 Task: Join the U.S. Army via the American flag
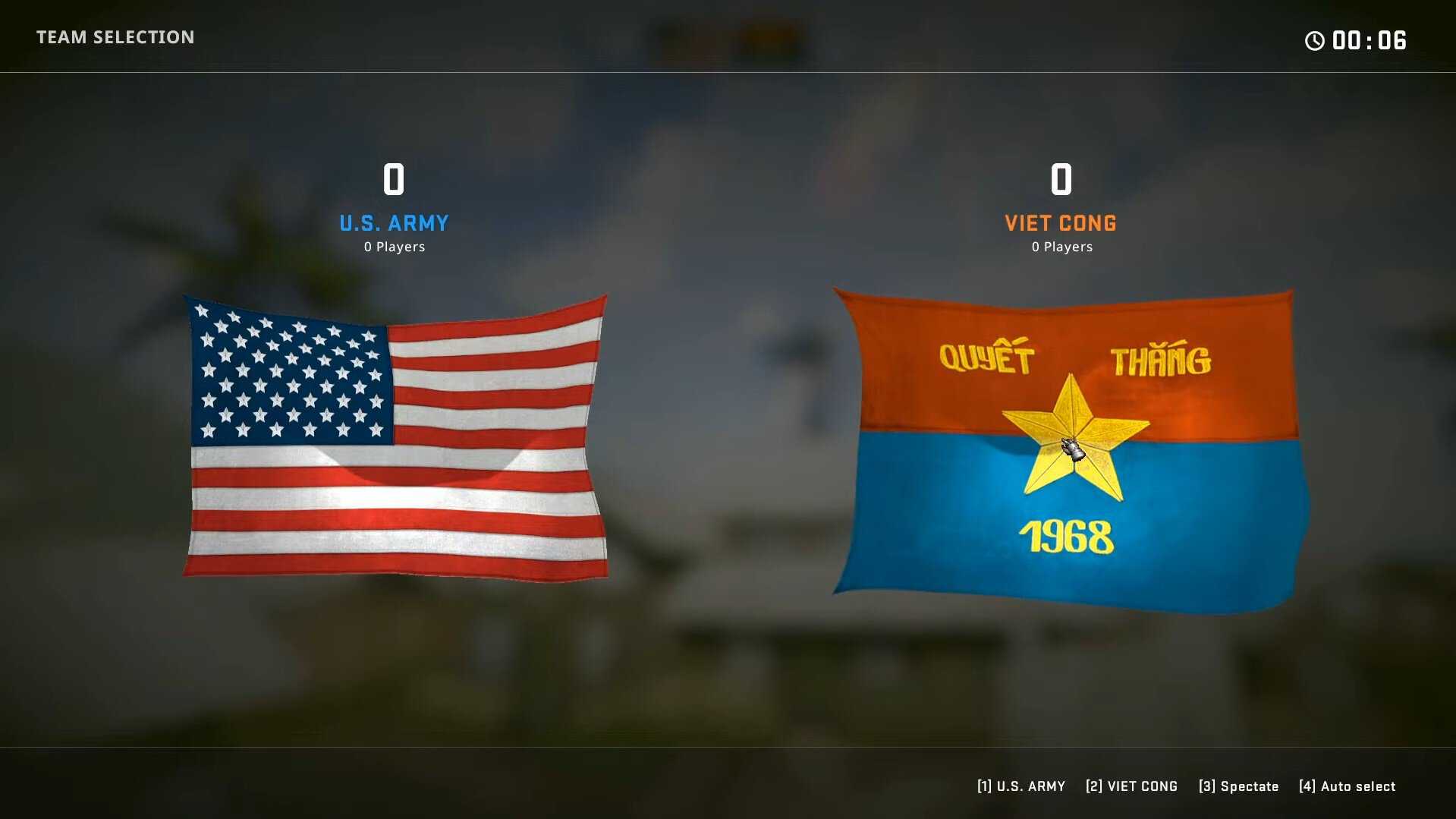(x=395, y=438)
